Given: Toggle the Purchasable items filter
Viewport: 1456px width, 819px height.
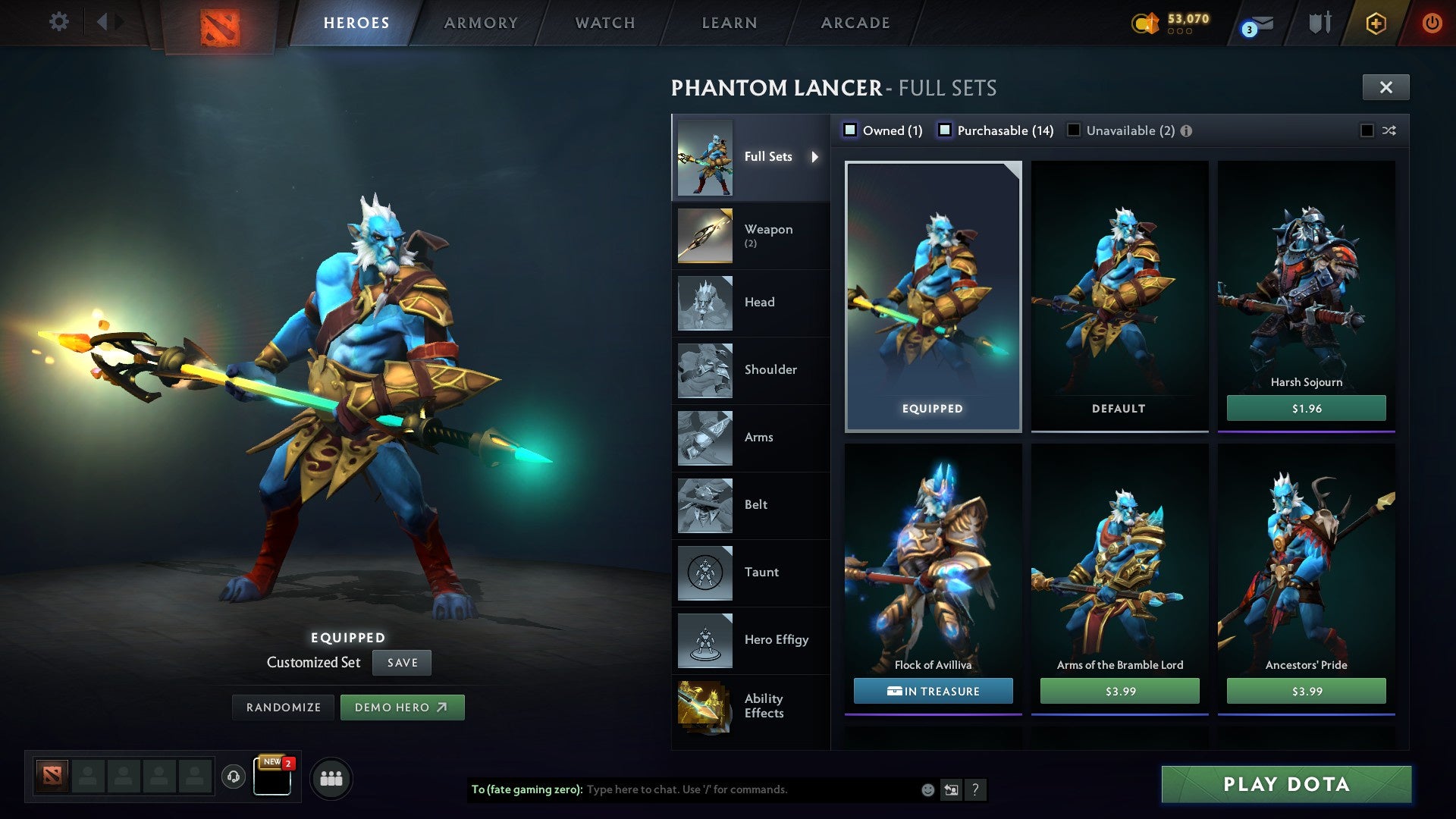Looking at the screenshot, I should click(x=945, y=130).
